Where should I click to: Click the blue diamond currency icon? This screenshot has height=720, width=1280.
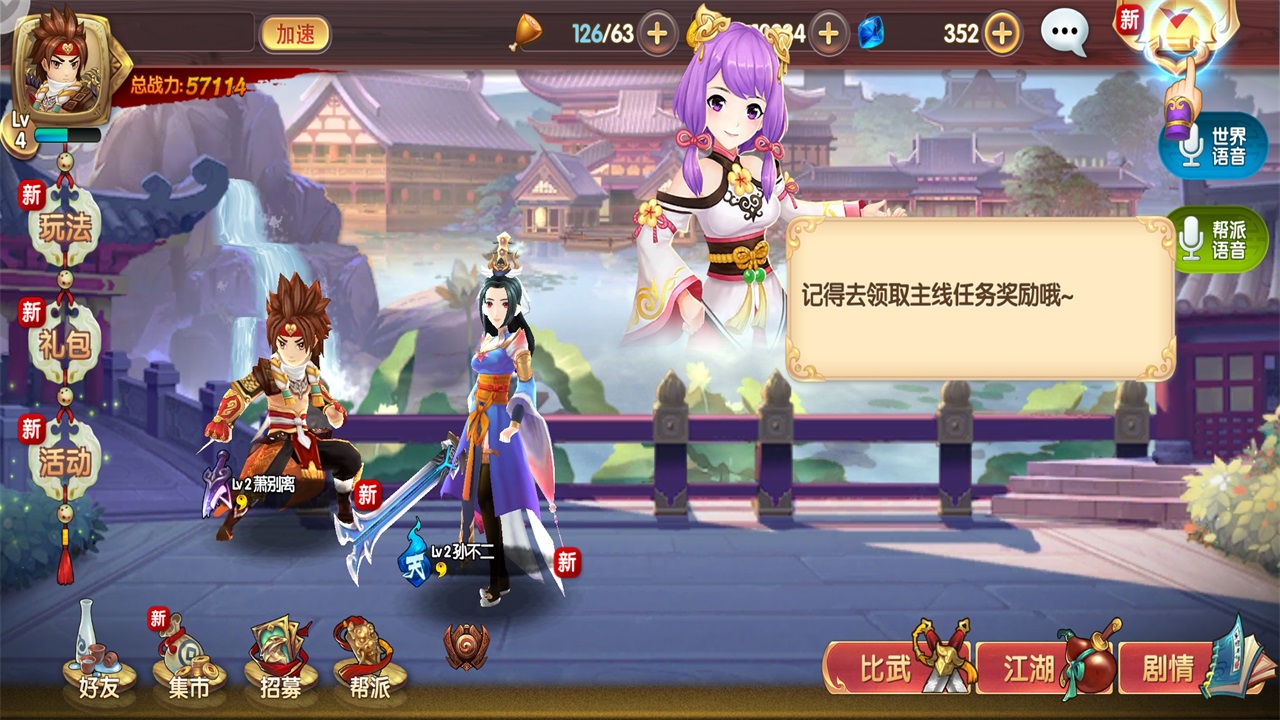872,32
